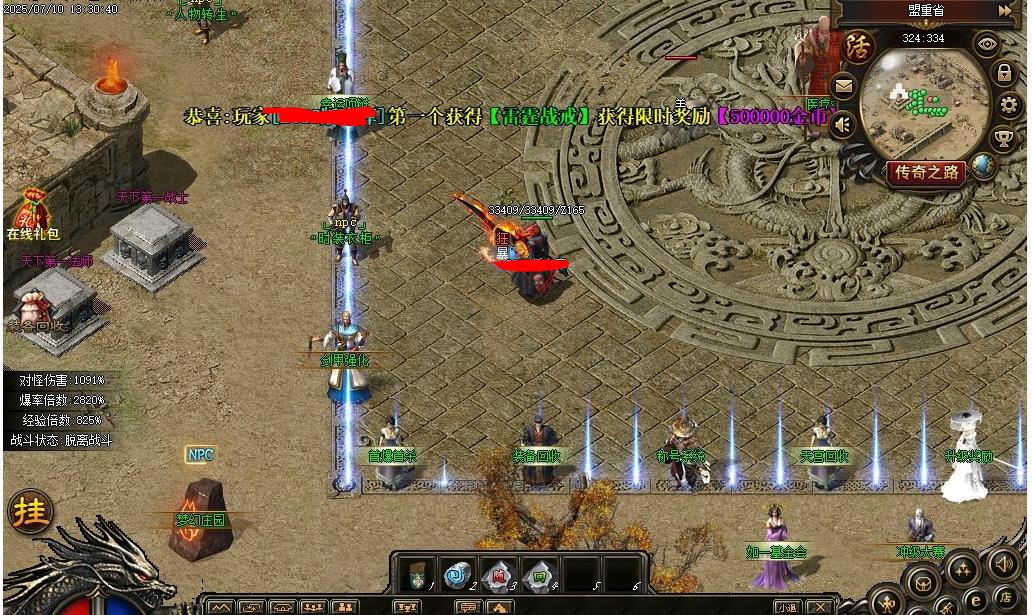Click the padlock lock icon
This screenshot has height=615, width=1032.
coord(1003,73)
